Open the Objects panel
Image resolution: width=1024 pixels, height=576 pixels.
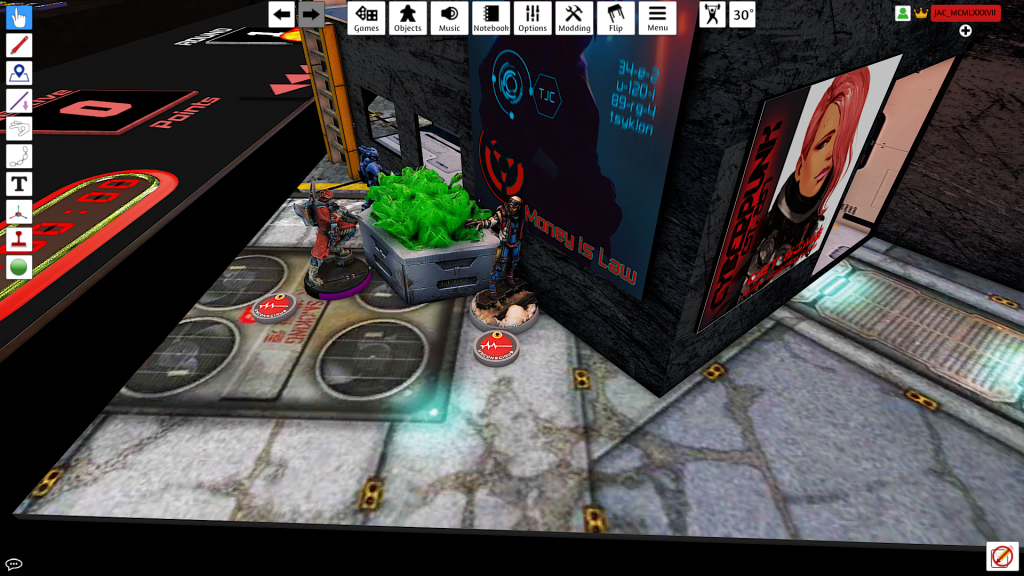coord(407,17)
